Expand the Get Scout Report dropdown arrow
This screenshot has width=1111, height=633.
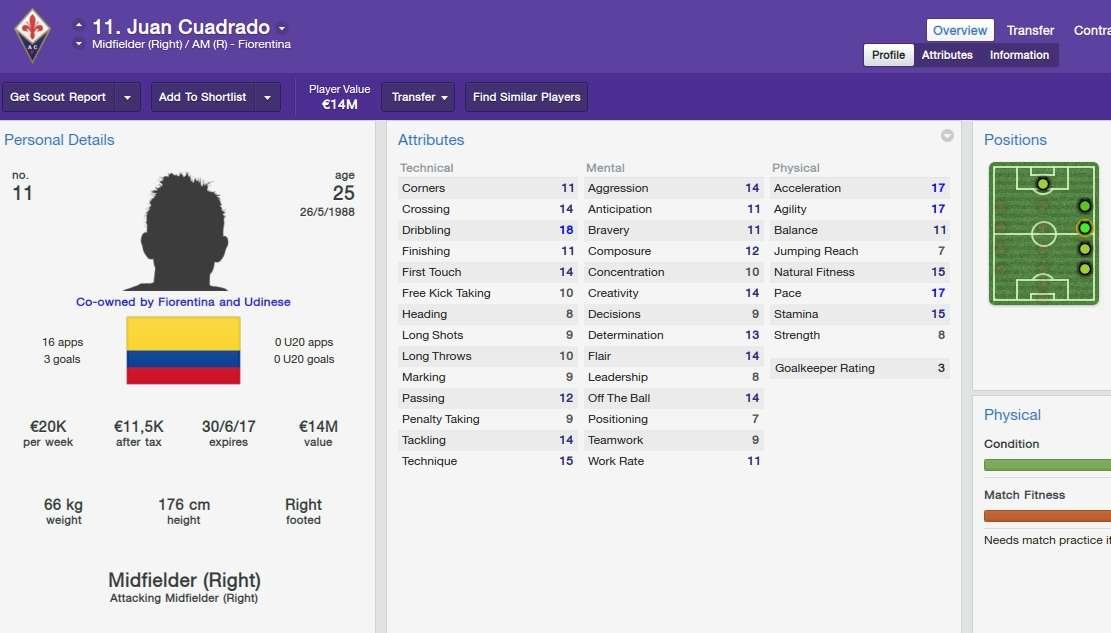(127, 97)
